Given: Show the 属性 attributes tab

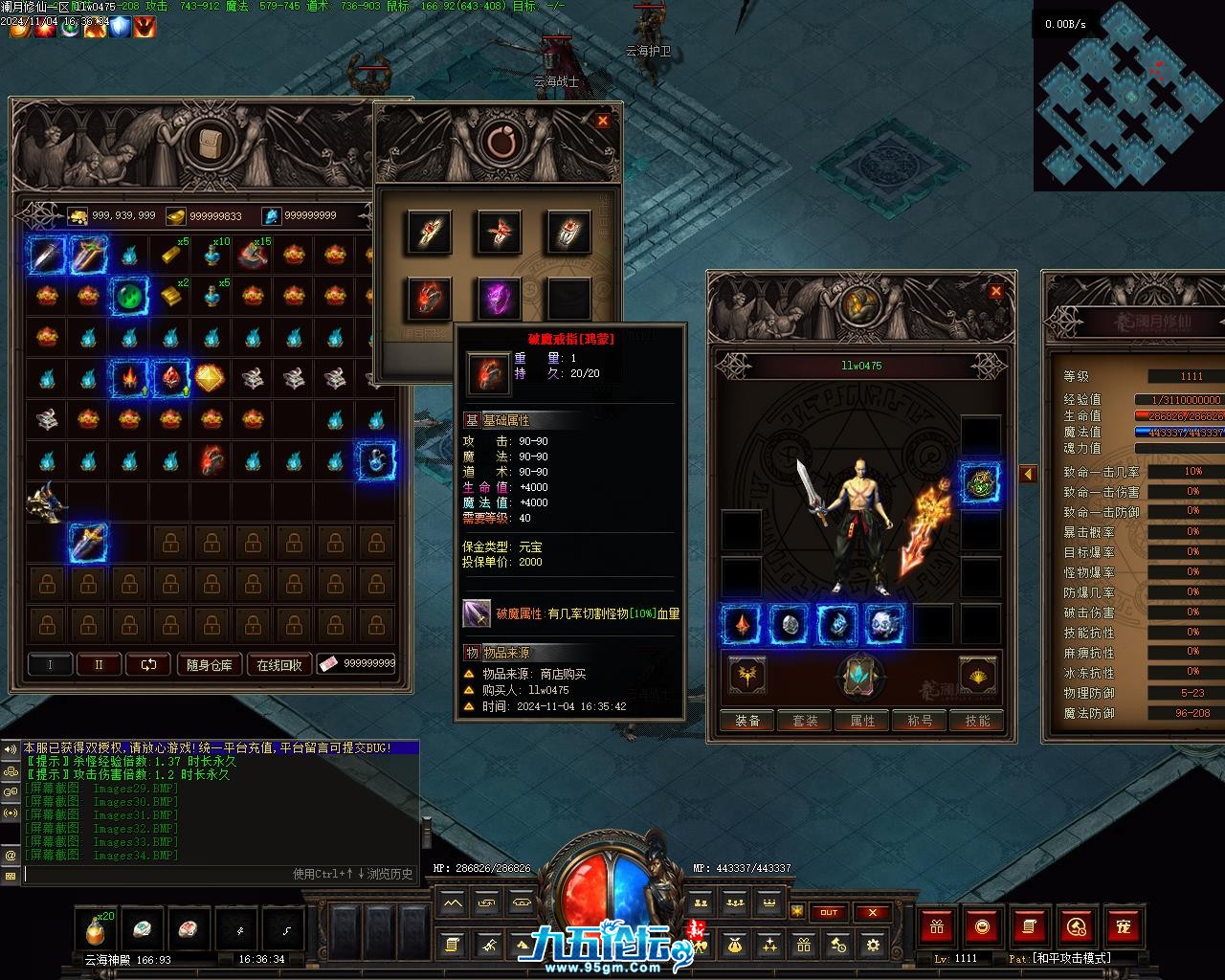Looking at the screenshot, I should pyautogui.click(x=862, y=721).
